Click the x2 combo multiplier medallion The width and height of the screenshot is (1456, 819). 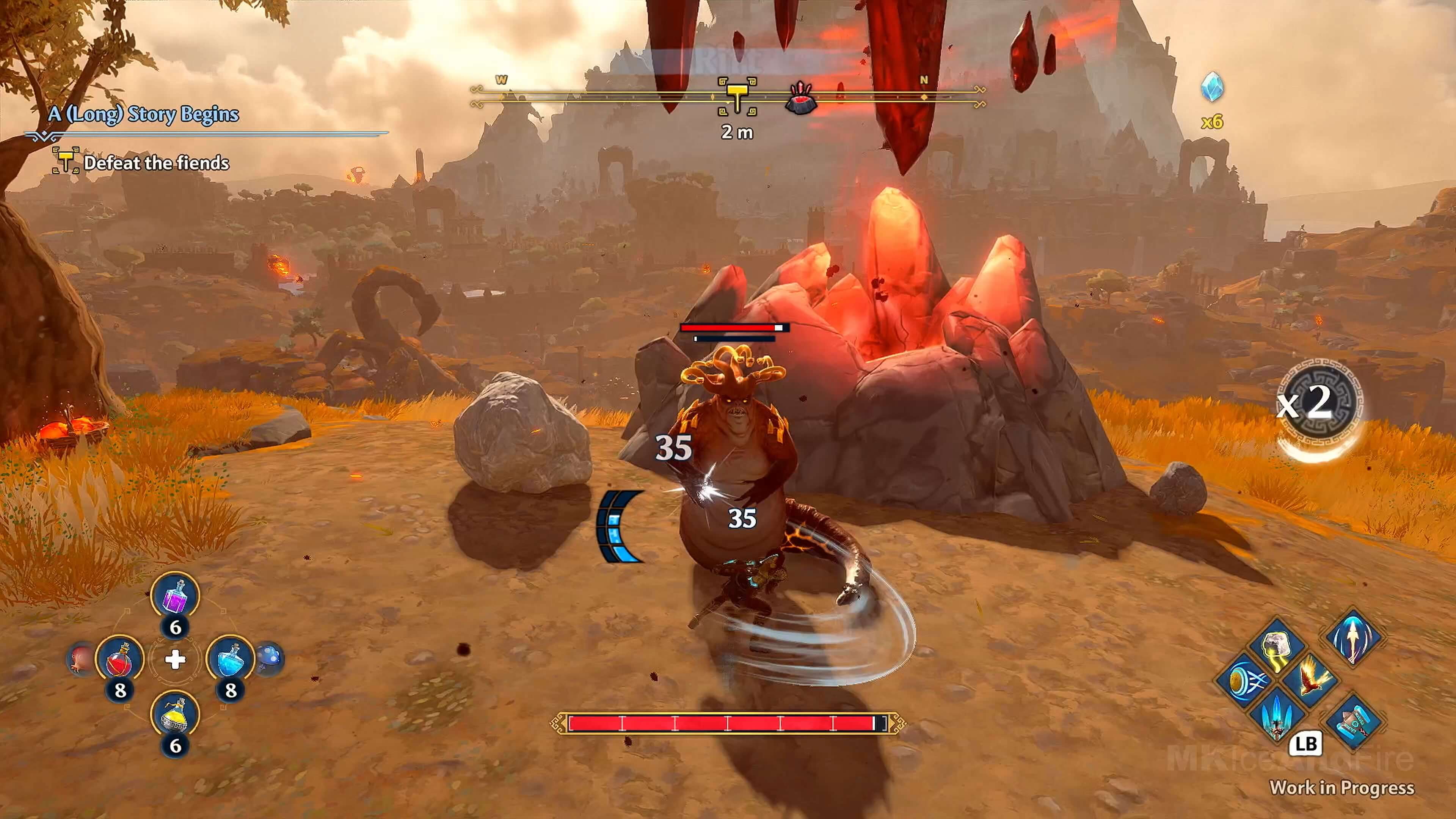tap(1320, 402)
